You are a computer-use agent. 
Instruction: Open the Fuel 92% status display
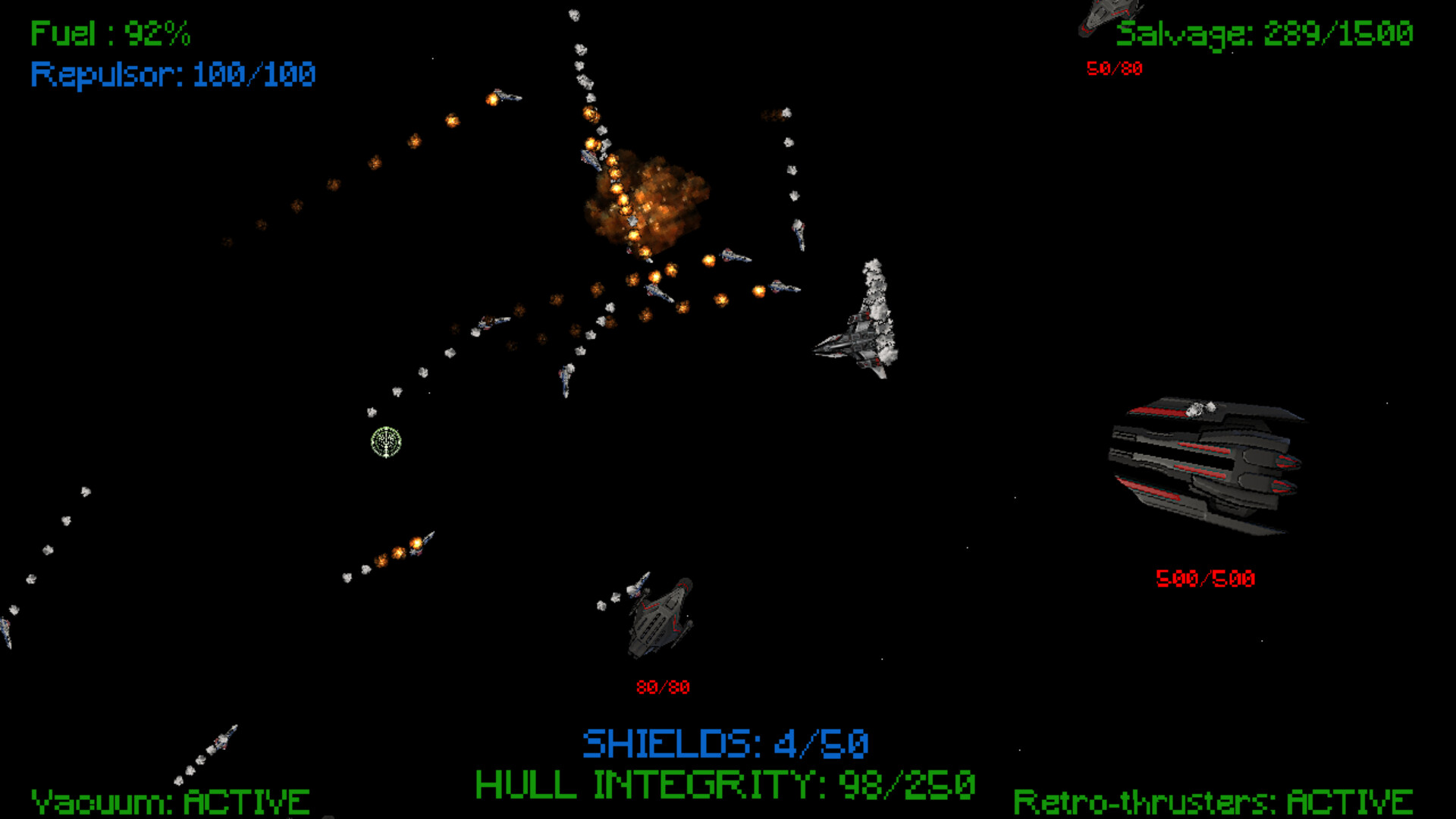tap(110, 32)
